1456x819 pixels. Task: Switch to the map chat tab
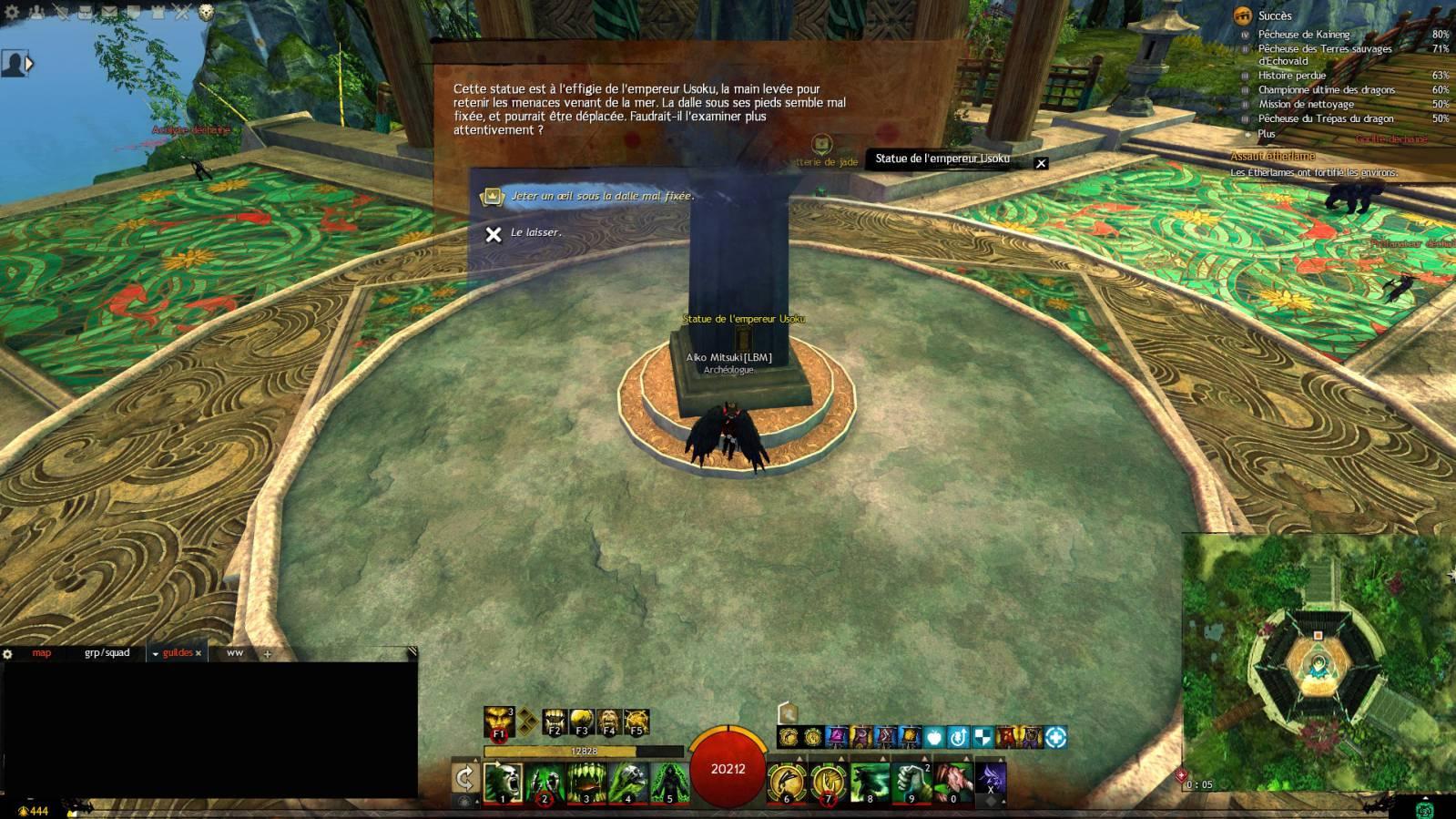click(42, 653)
